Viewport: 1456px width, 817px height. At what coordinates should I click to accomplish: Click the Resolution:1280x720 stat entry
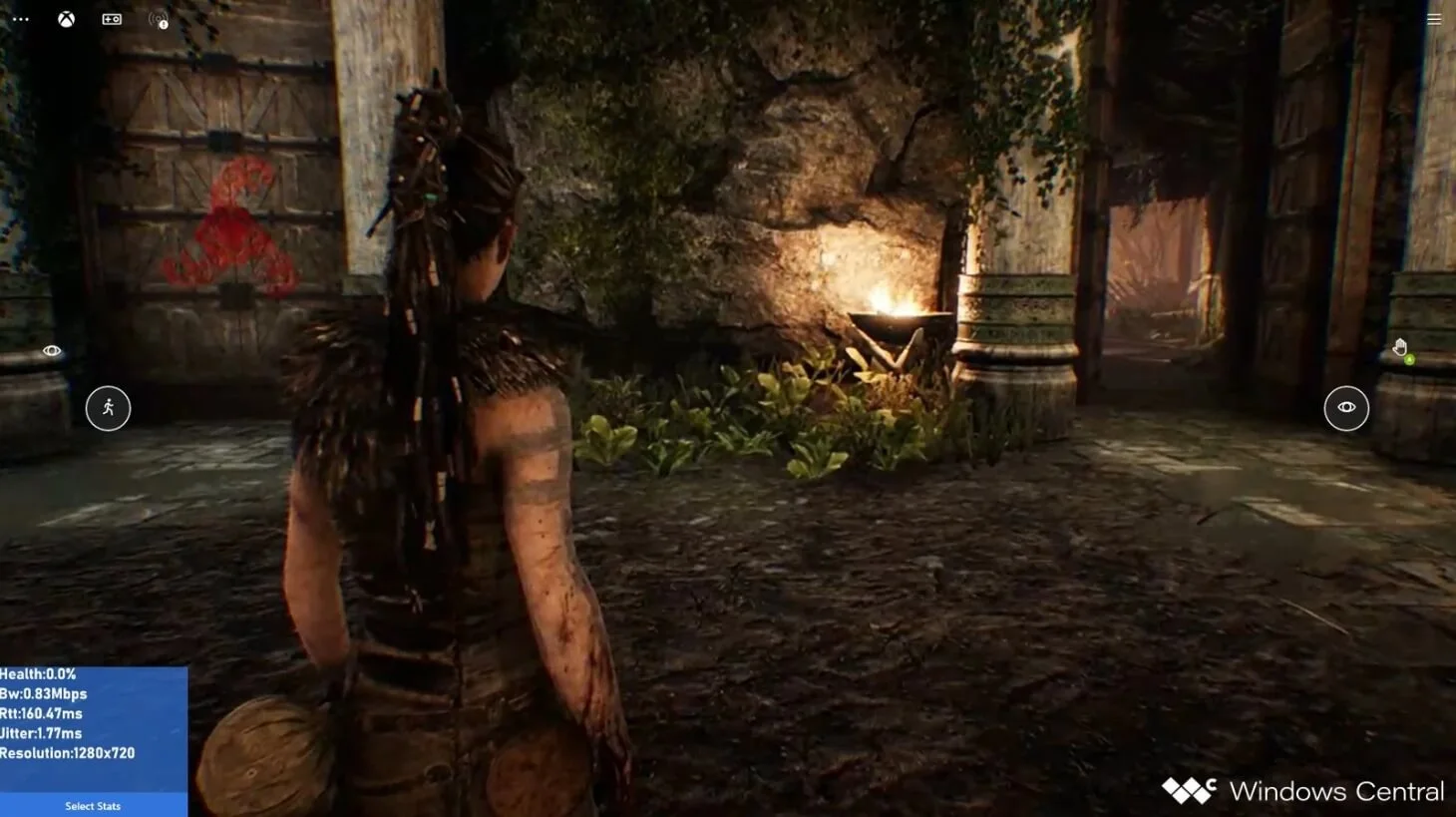pos(69,753)
